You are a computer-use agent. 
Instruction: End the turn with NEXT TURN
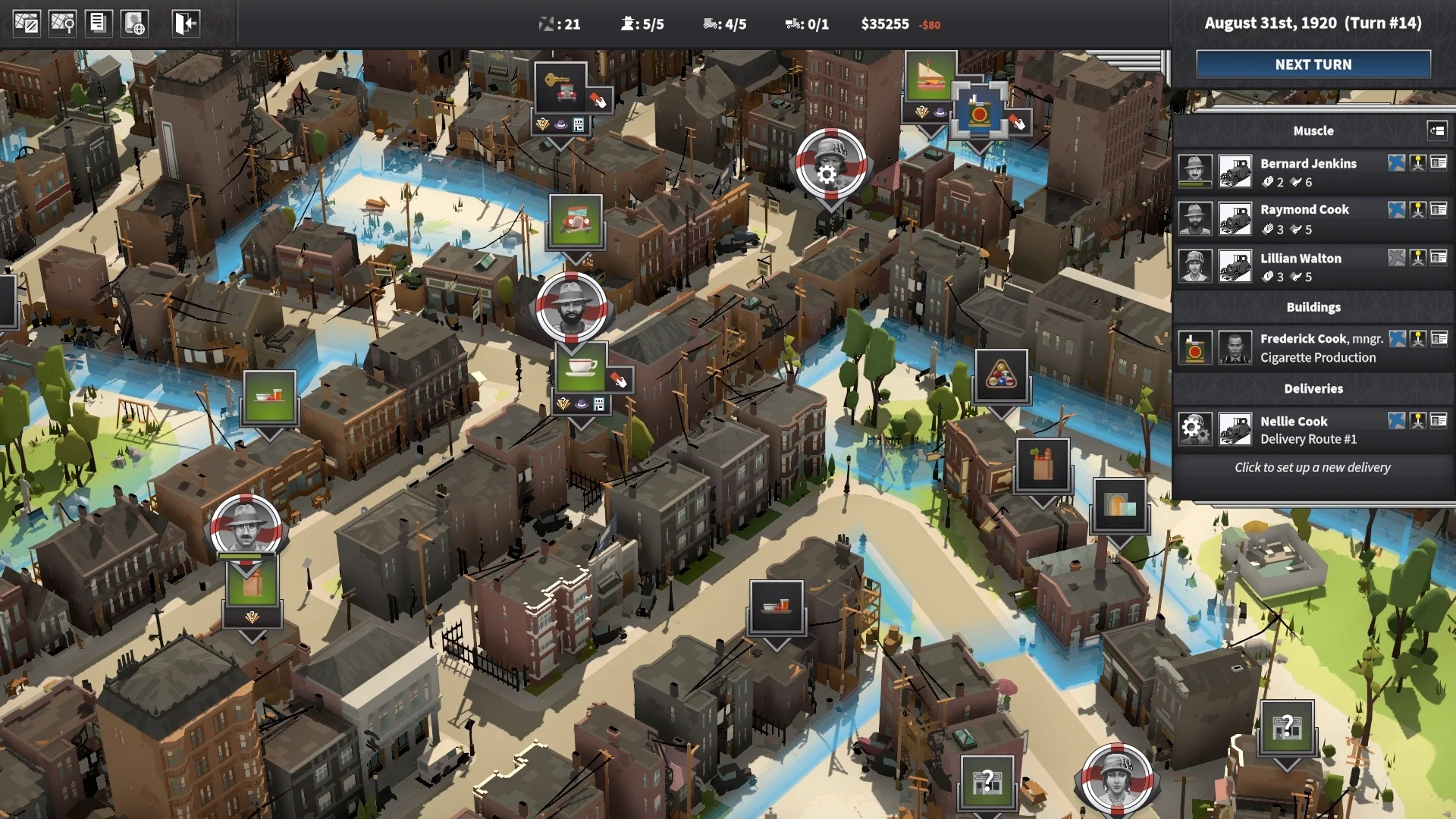point(1313,64)
